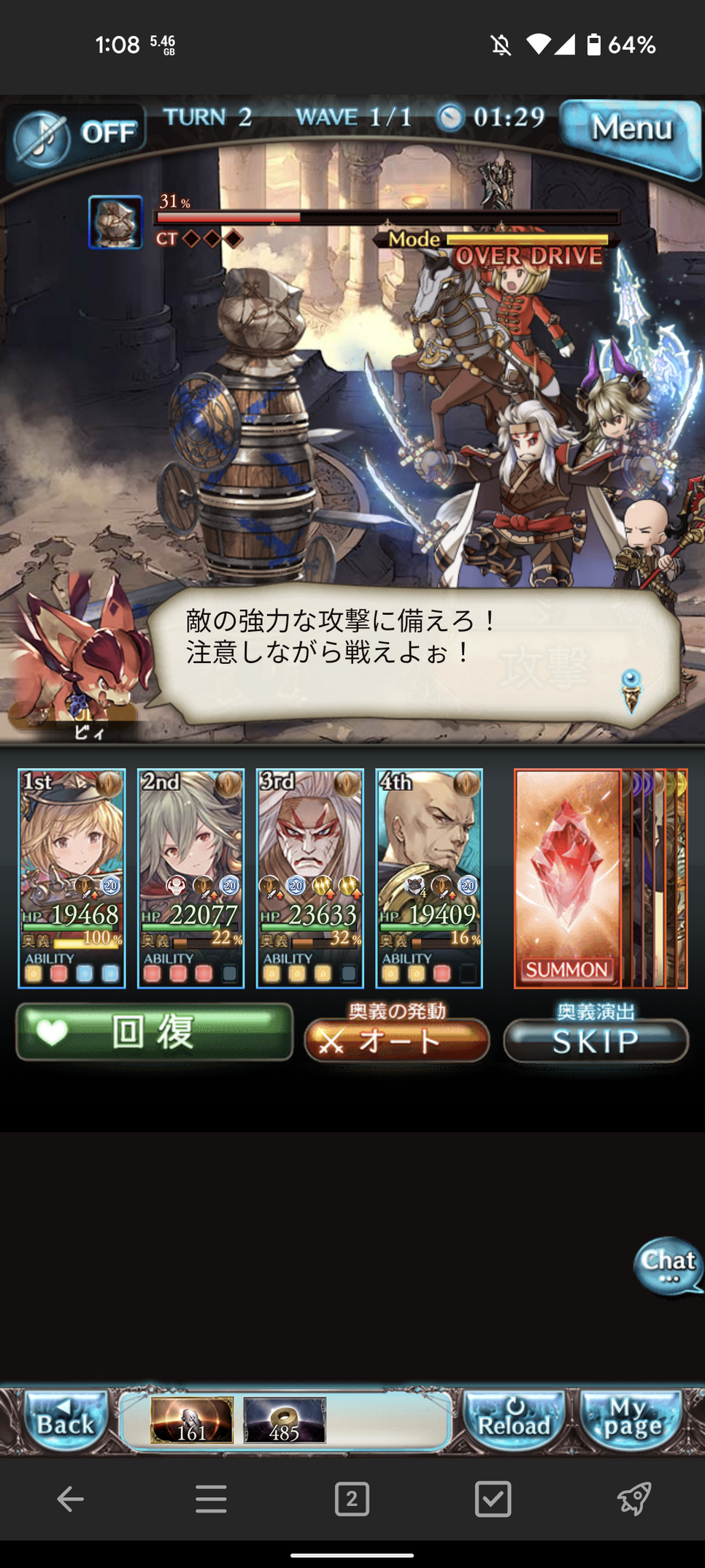Open the red crystal SUMMON card
The image size is (705, 1568).
[568, 878]
